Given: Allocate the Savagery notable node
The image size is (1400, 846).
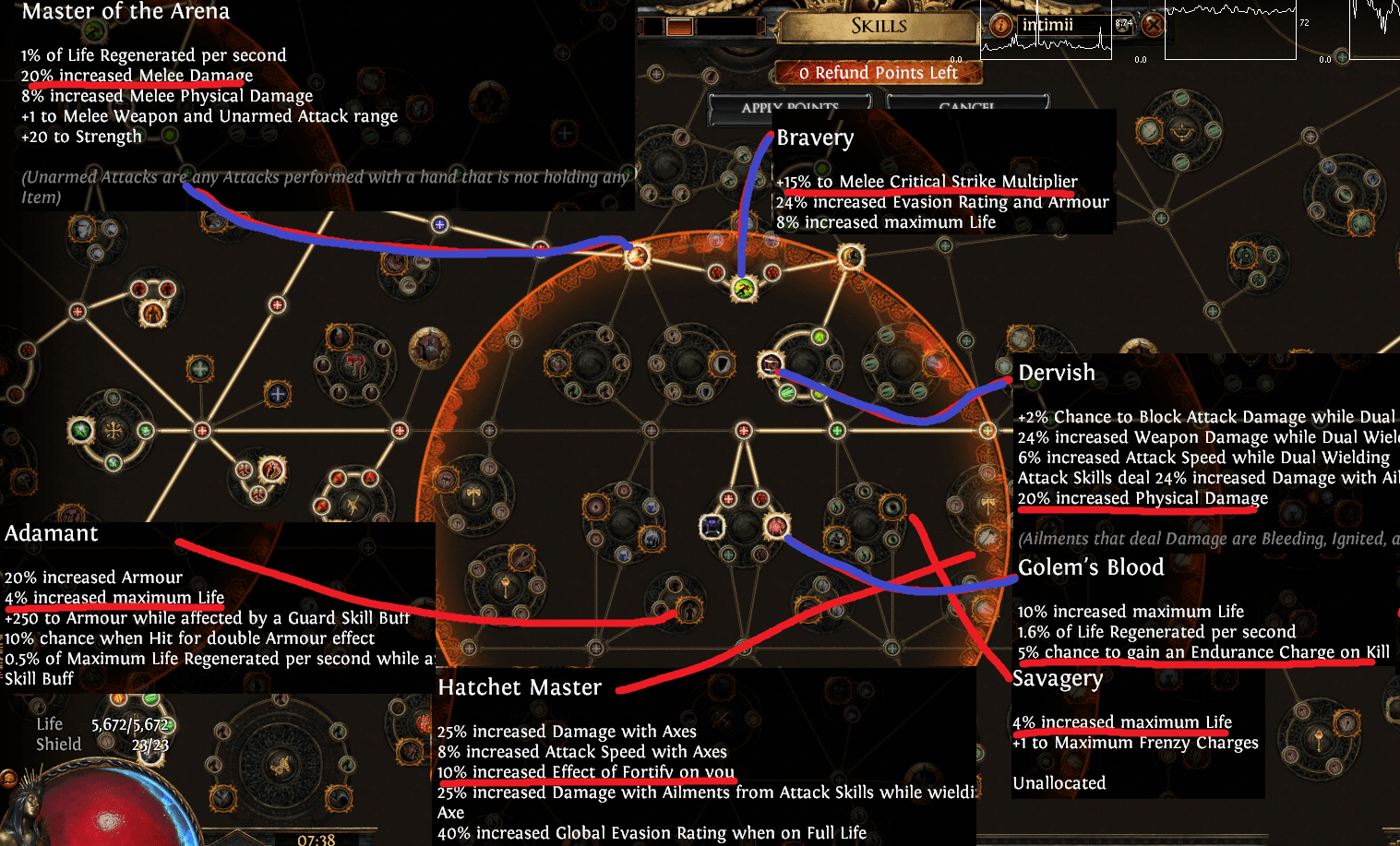Looking at the screenshot, I should pos(892,508).
